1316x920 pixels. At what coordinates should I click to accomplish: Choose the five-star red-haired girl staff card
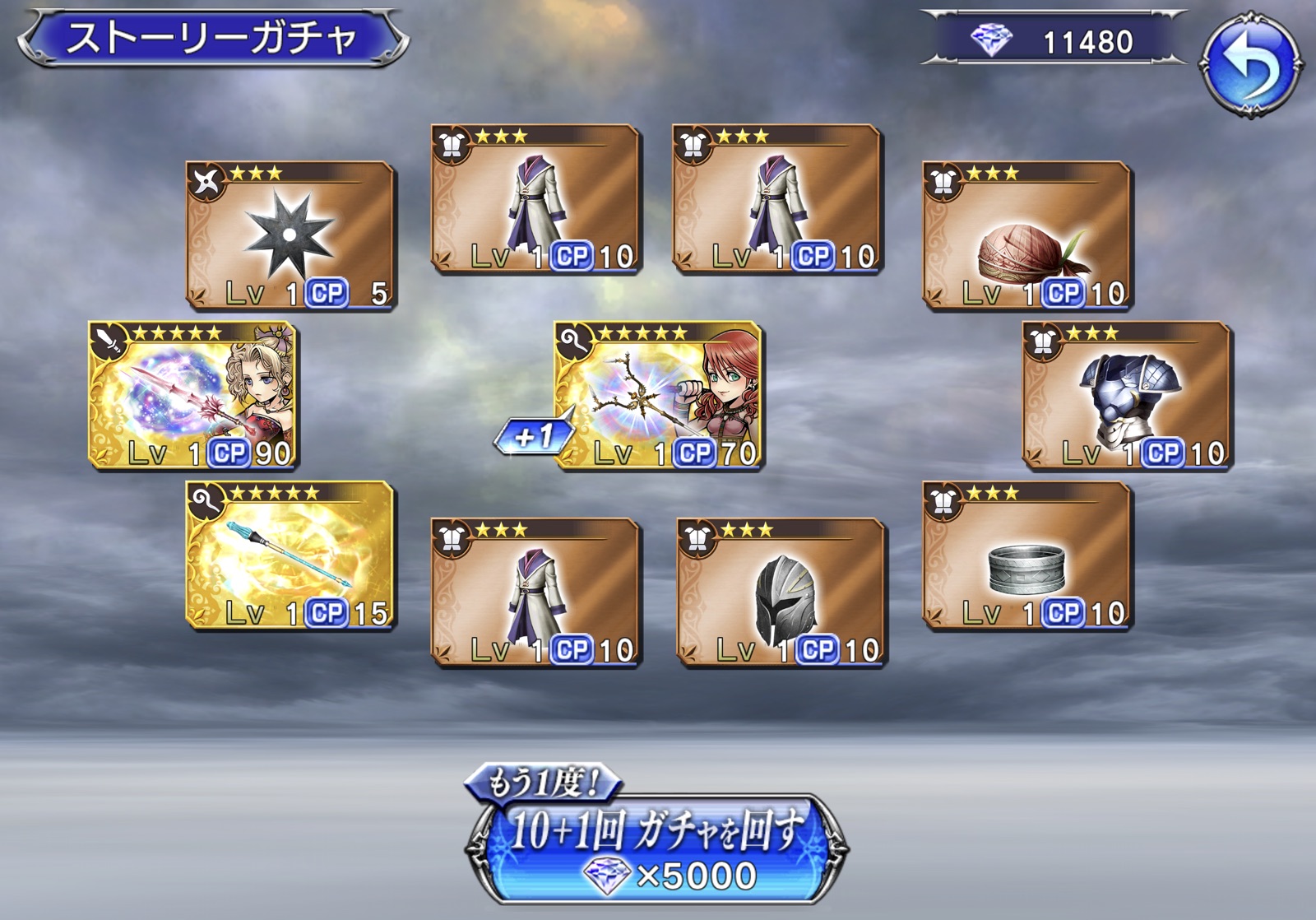coord(659,395)
